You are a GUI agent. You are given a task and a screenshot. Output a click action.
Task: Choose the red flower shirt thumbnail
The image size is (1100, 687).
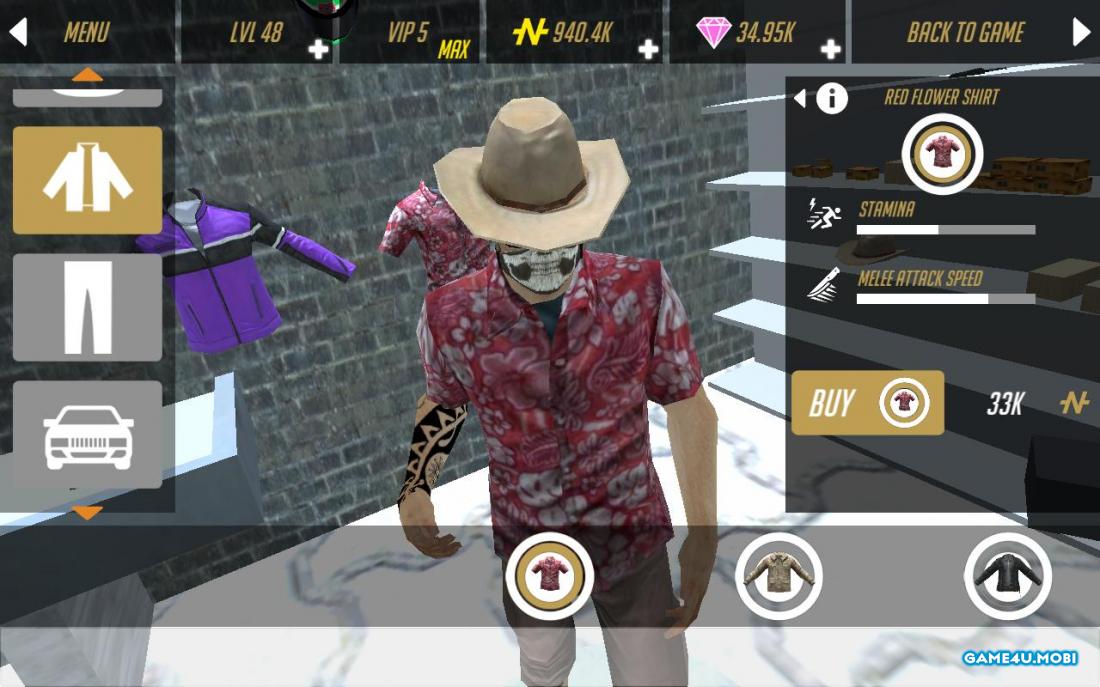[x=549, y=575]
